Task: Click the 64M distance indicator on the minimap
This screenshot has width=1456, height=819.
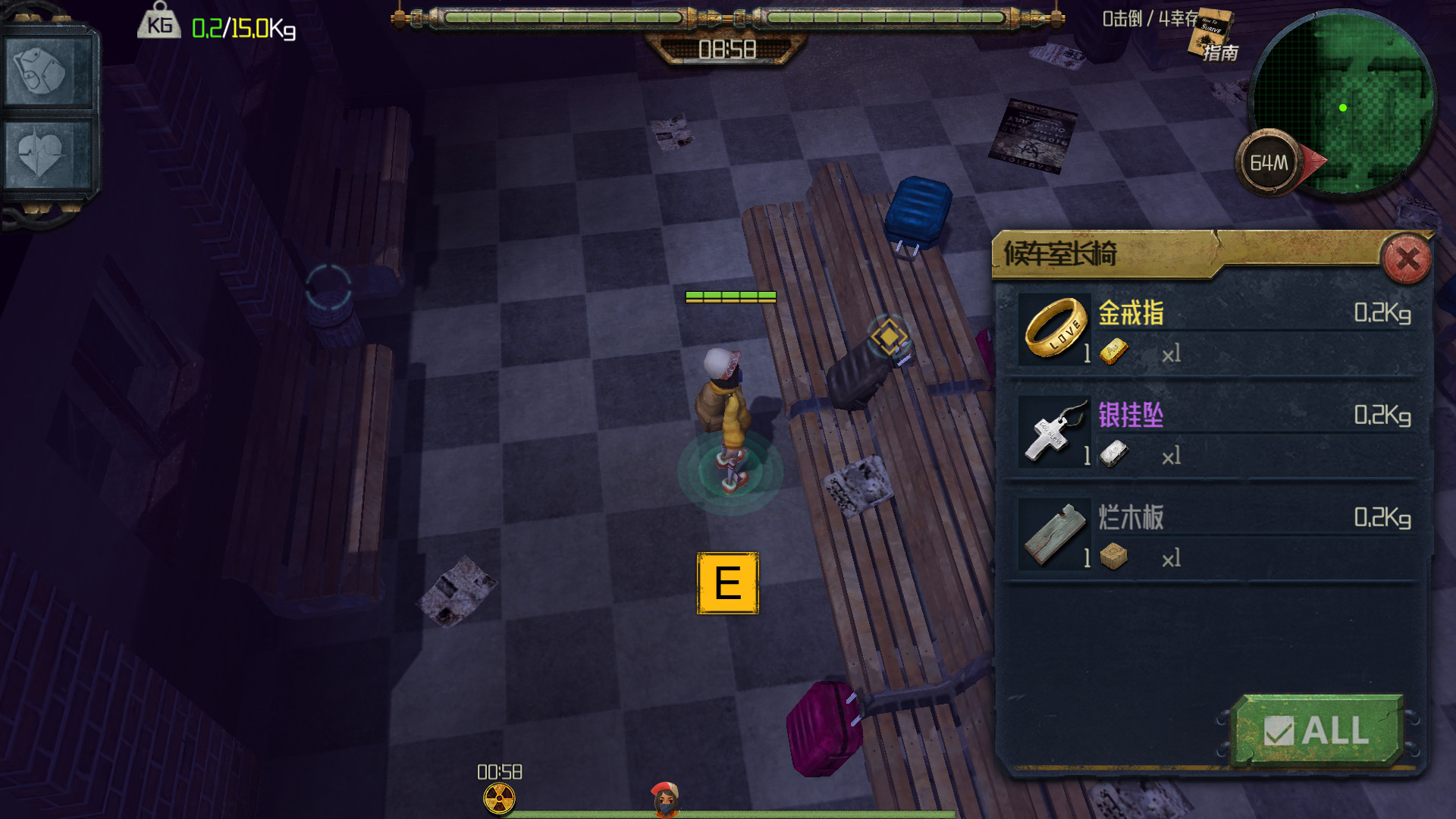Action: point(1268,159)
